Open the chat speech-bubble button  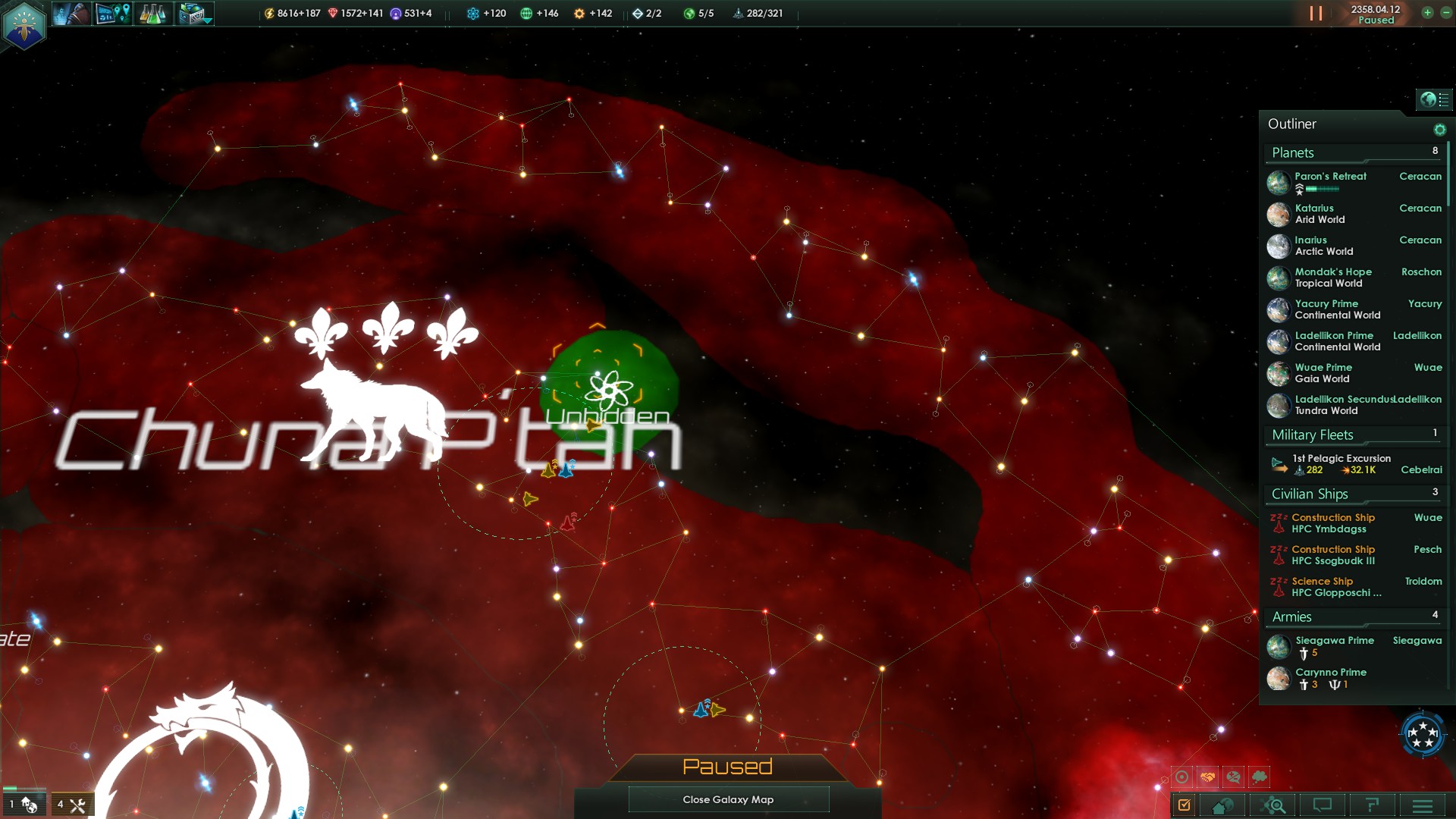pos(1322,805)
